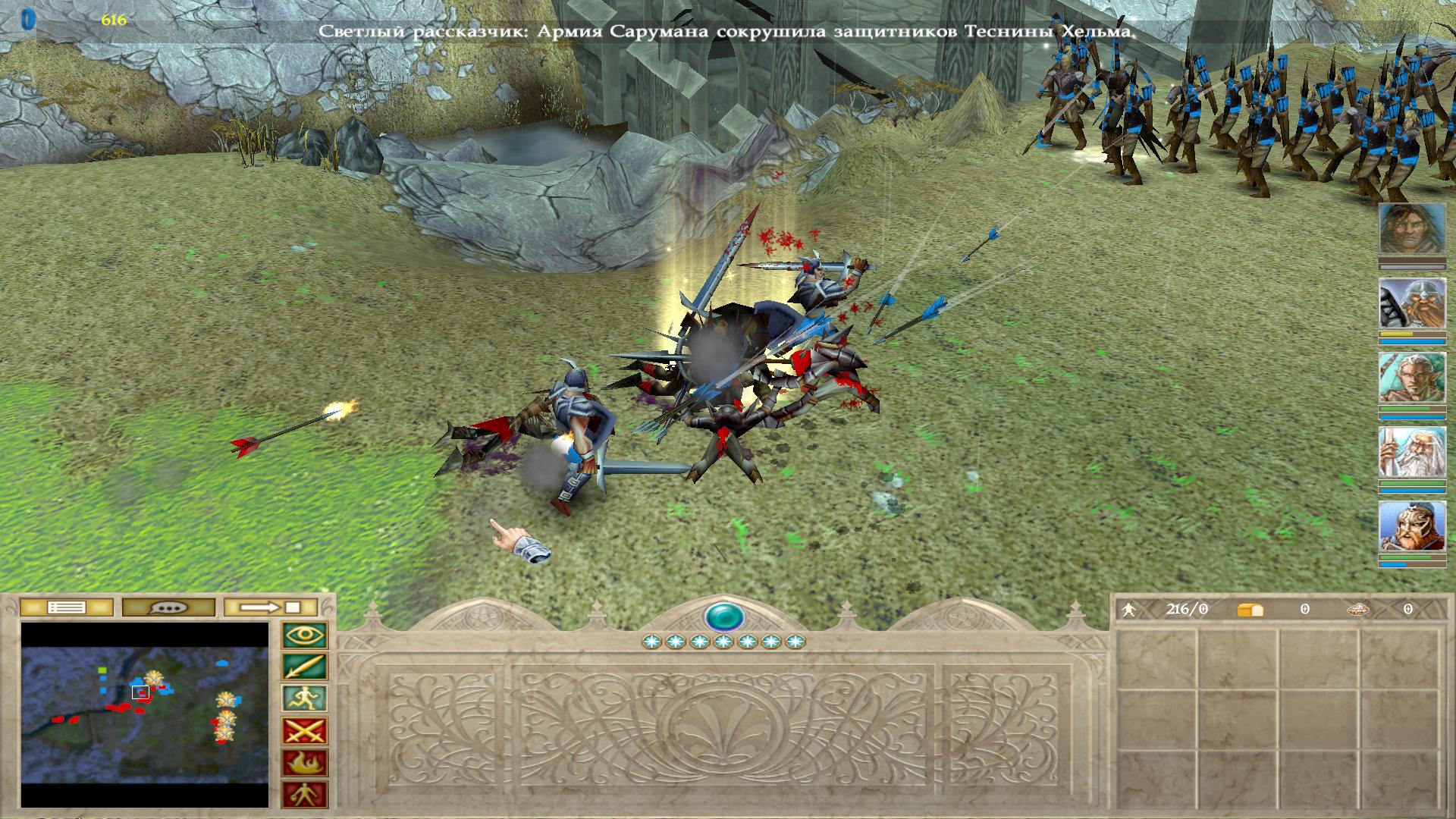Activate the flame command icon

[305, 763]
